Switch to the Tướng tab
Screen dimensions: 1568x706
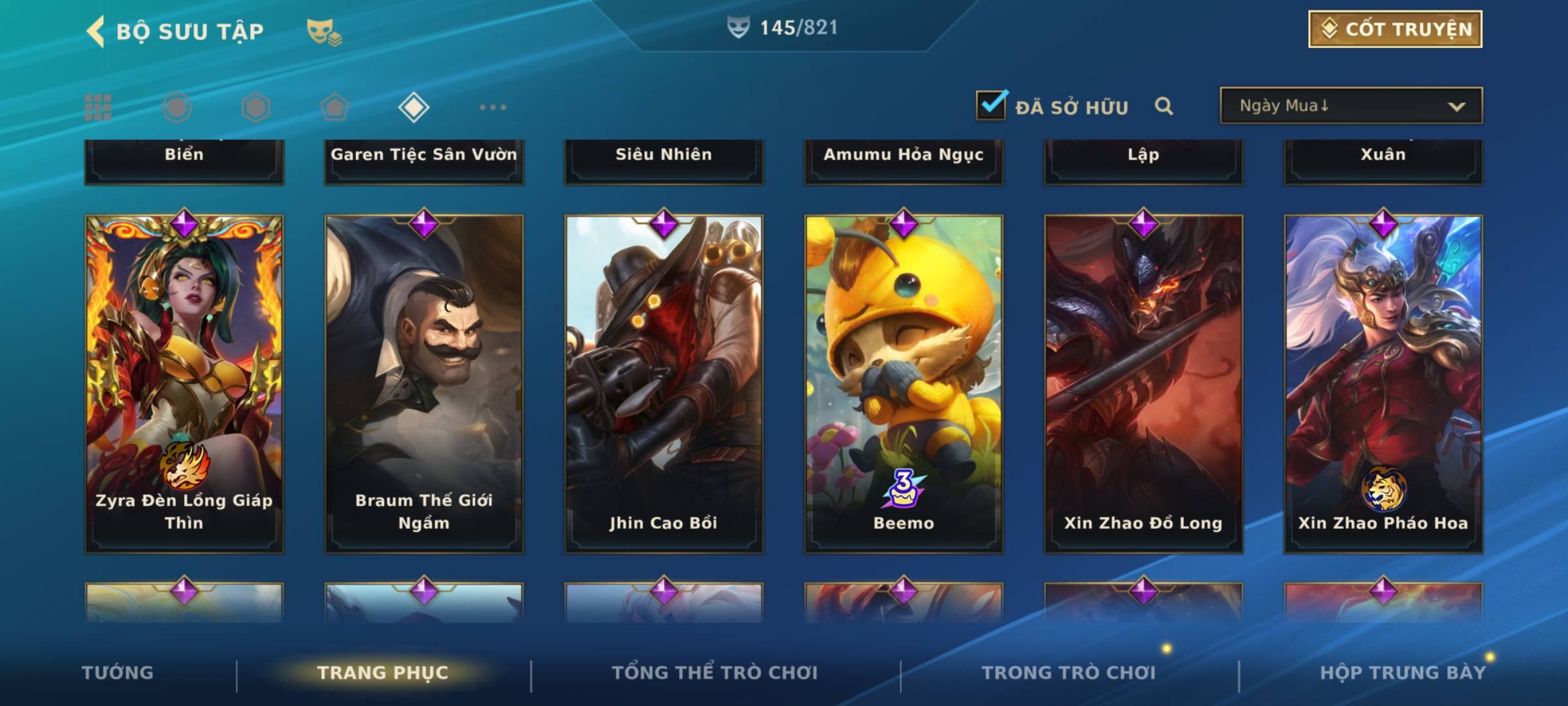coord(118,673)
